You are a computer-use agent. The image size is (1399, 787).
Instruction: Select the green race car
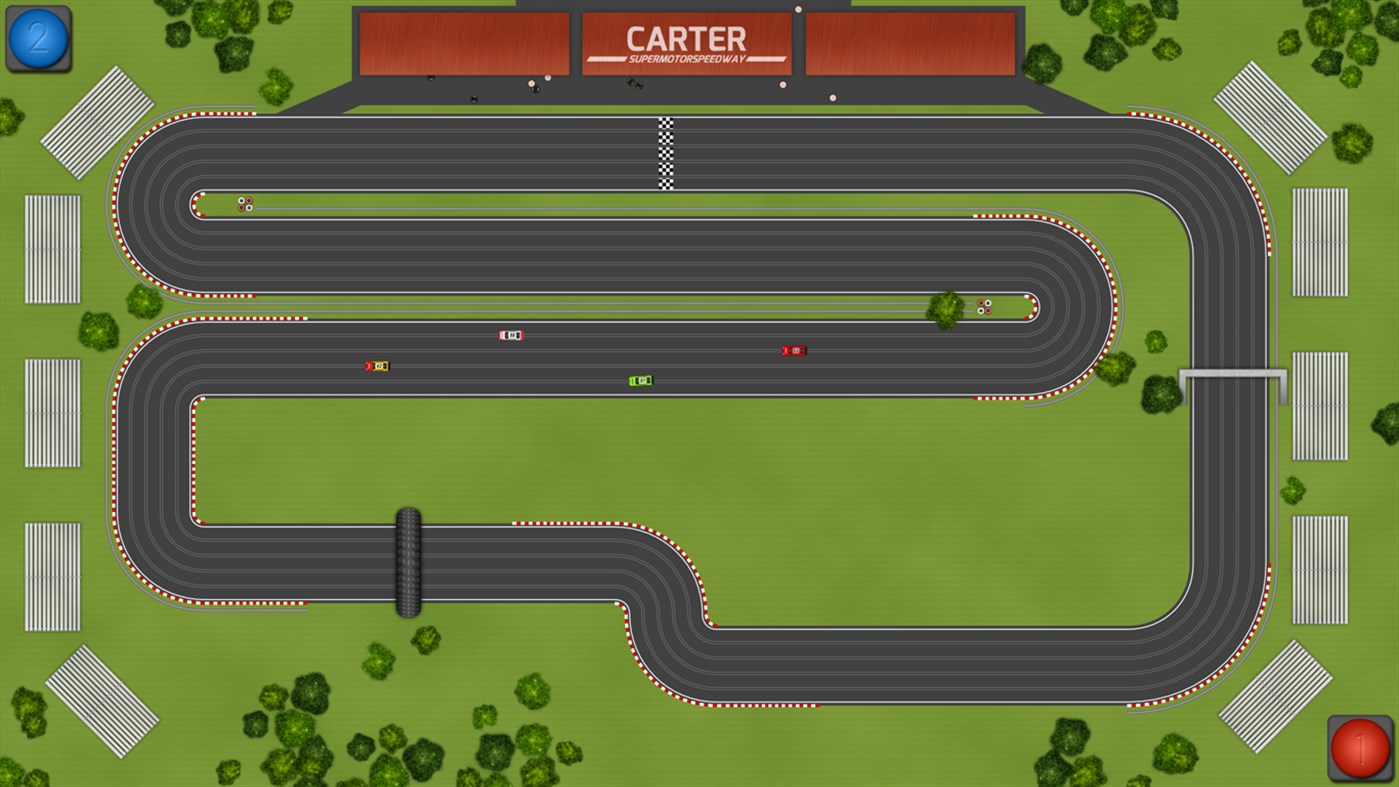641,380
